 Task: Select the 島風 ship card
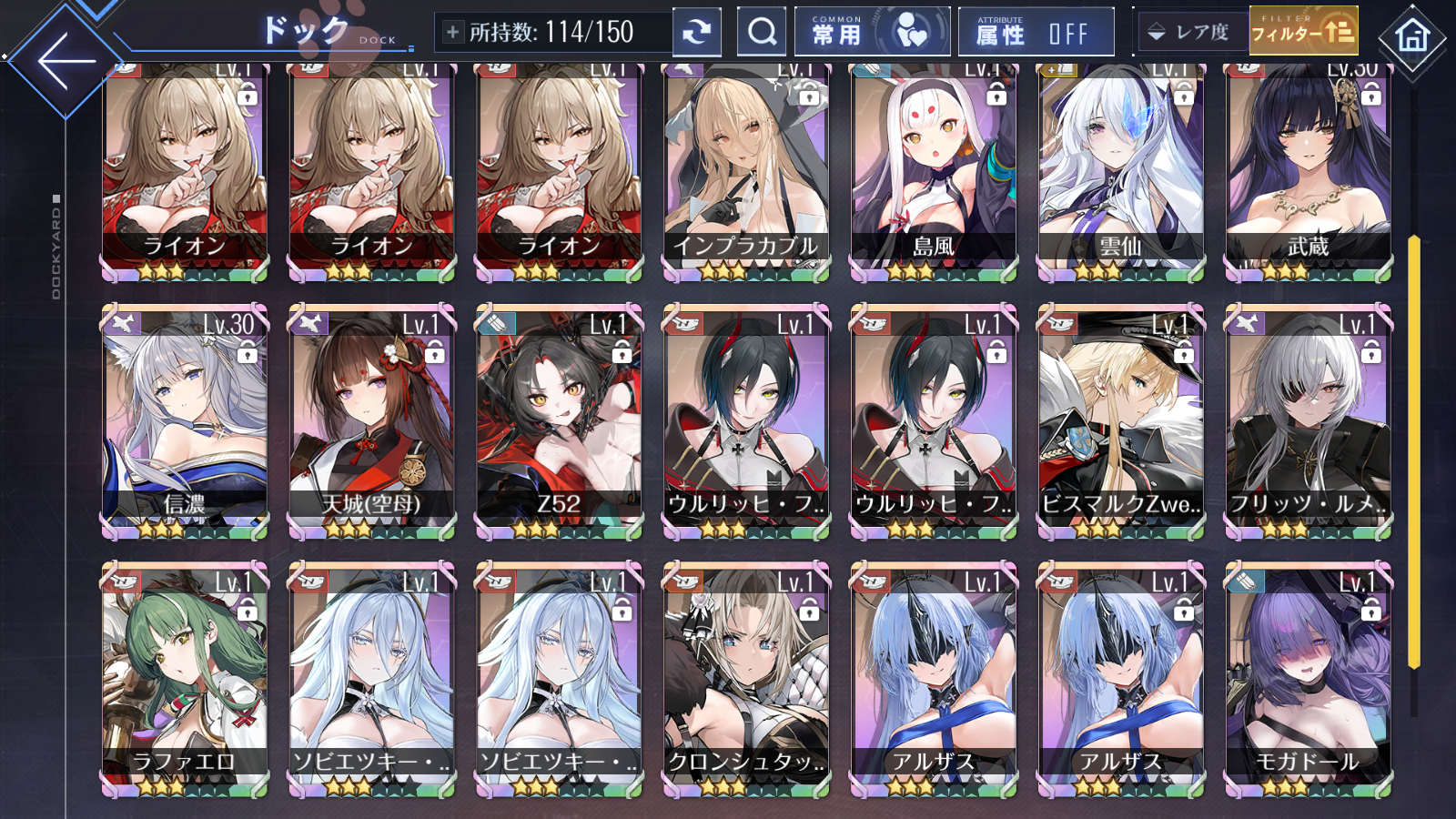click(932, 164)
